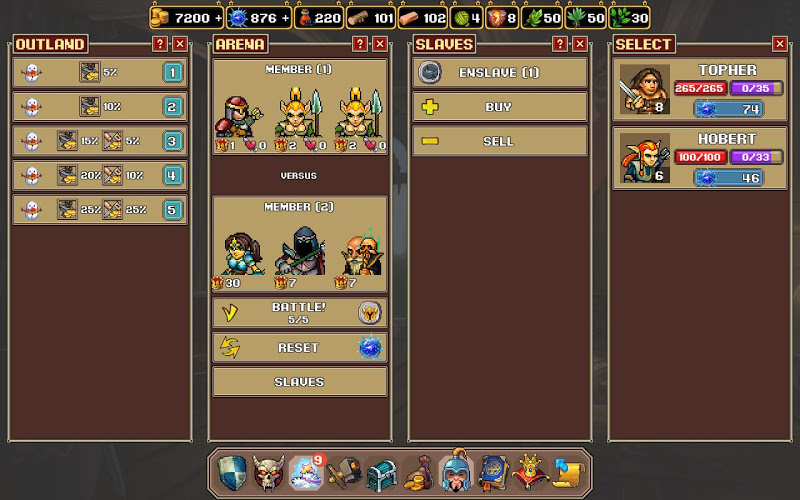The height and width of the screenshot is (500, 800).
Task: Open Slaves from the Arena panel
Action: [299, 382]
